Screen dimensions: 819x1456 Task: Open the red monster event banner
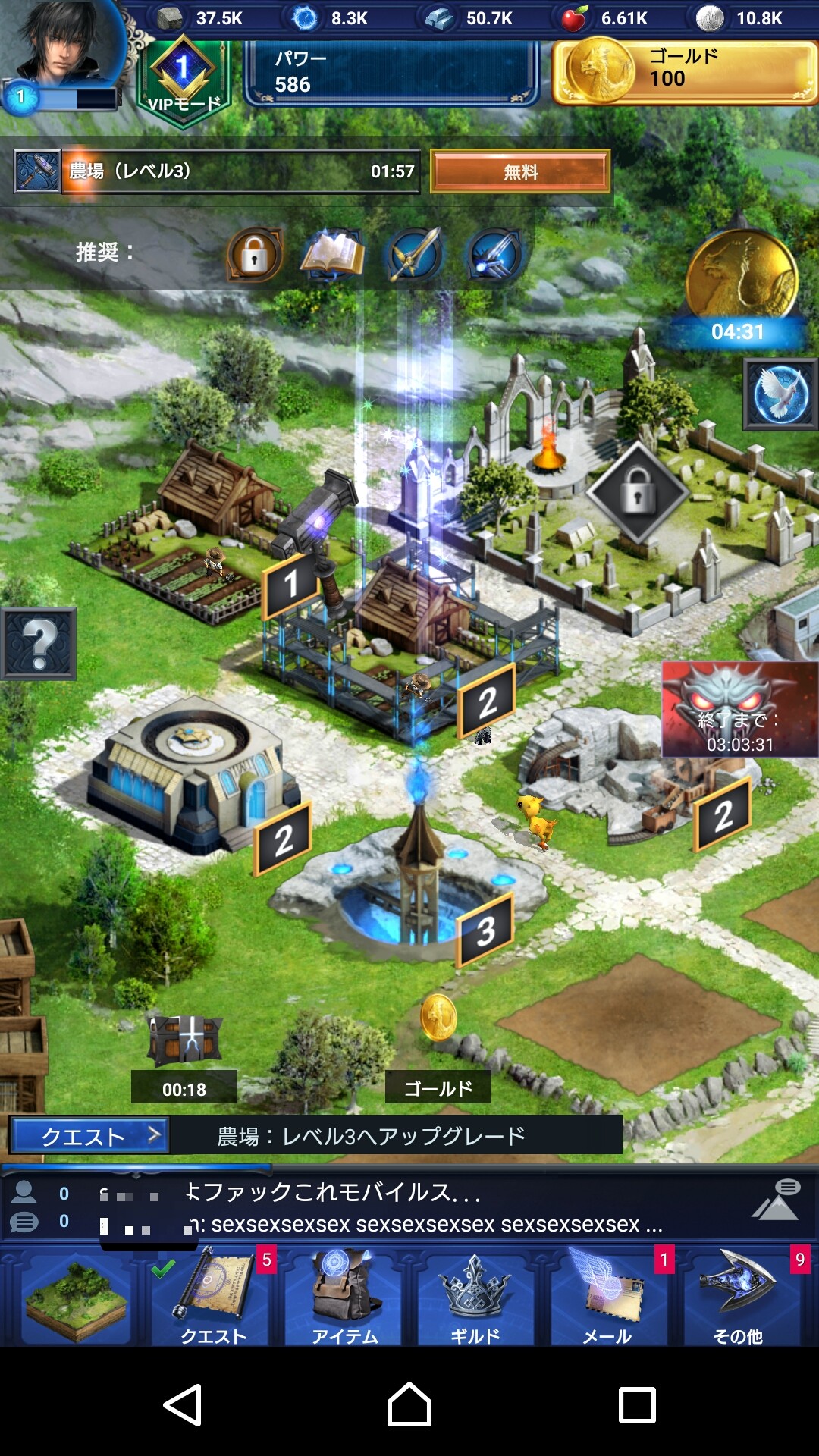pos(739,709)
